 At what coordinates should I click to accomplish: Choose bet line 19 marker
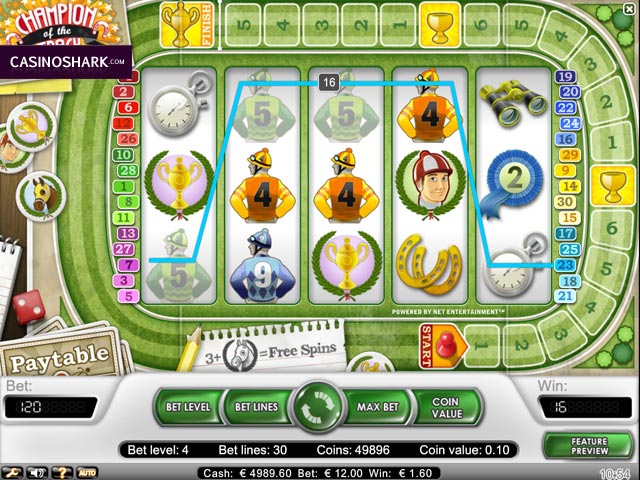pos(566,77)
